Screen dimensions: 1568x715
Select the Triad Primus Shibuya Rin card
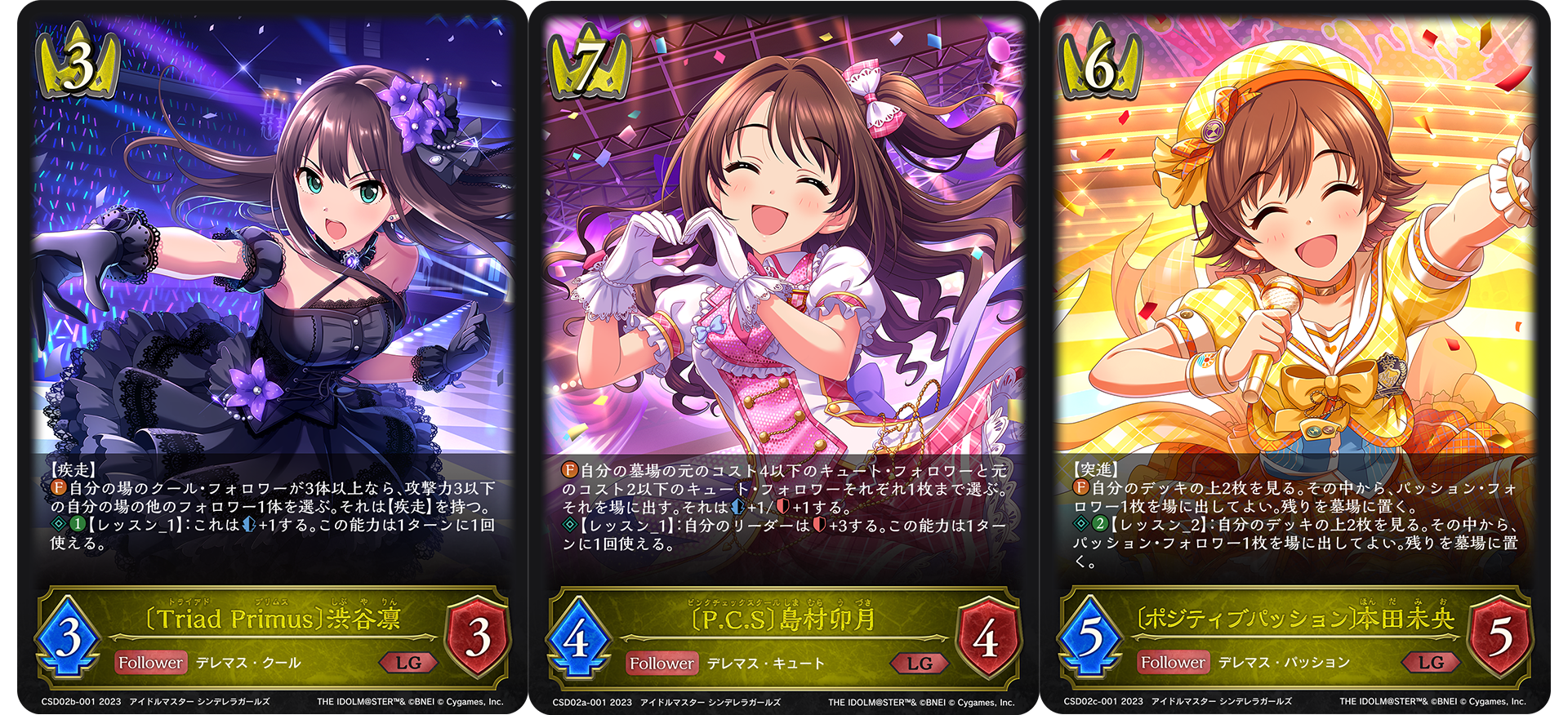[273, 357]
